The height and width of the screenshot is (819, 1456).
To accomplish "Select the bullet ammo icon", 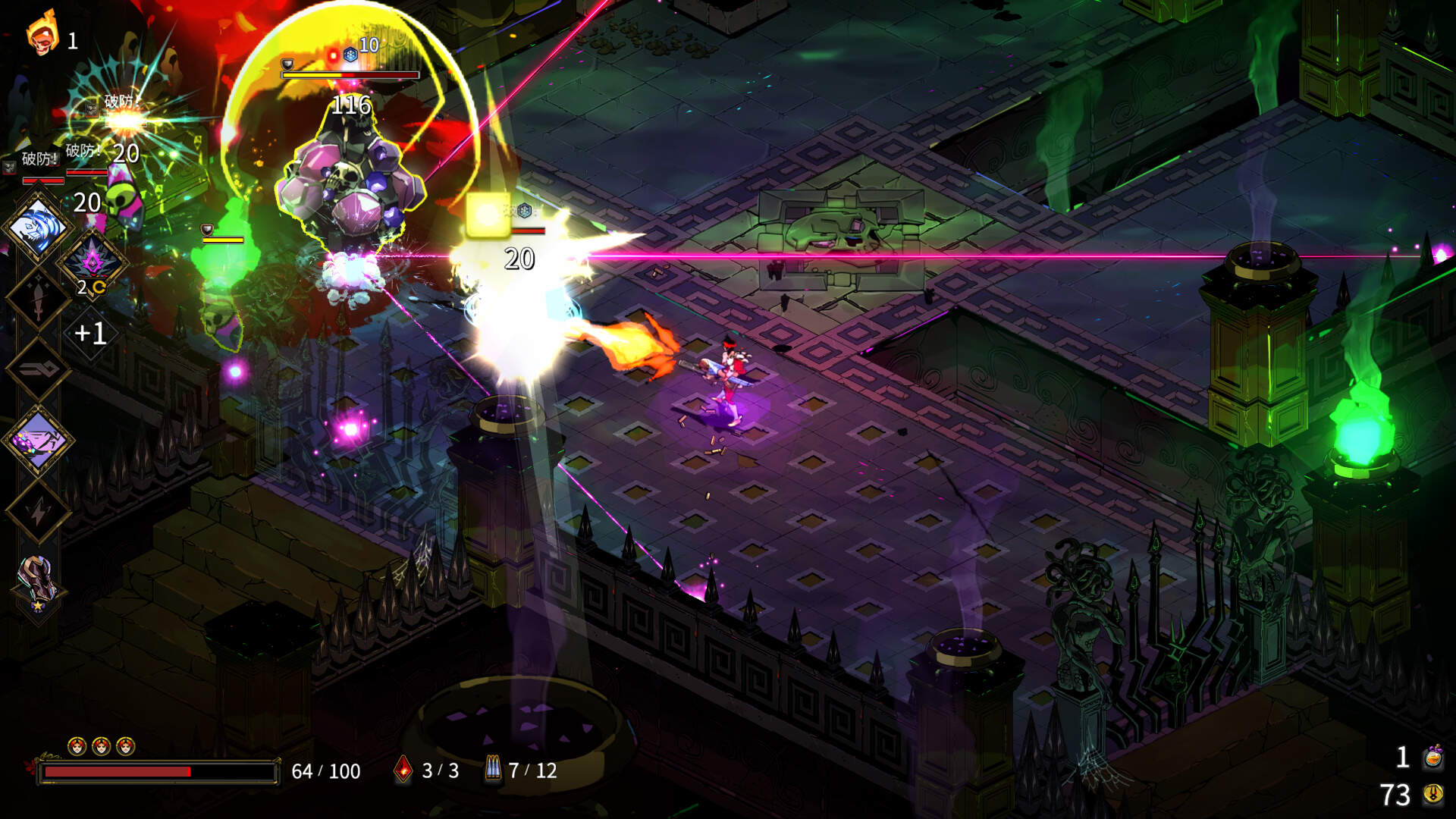I will [493, 770].
